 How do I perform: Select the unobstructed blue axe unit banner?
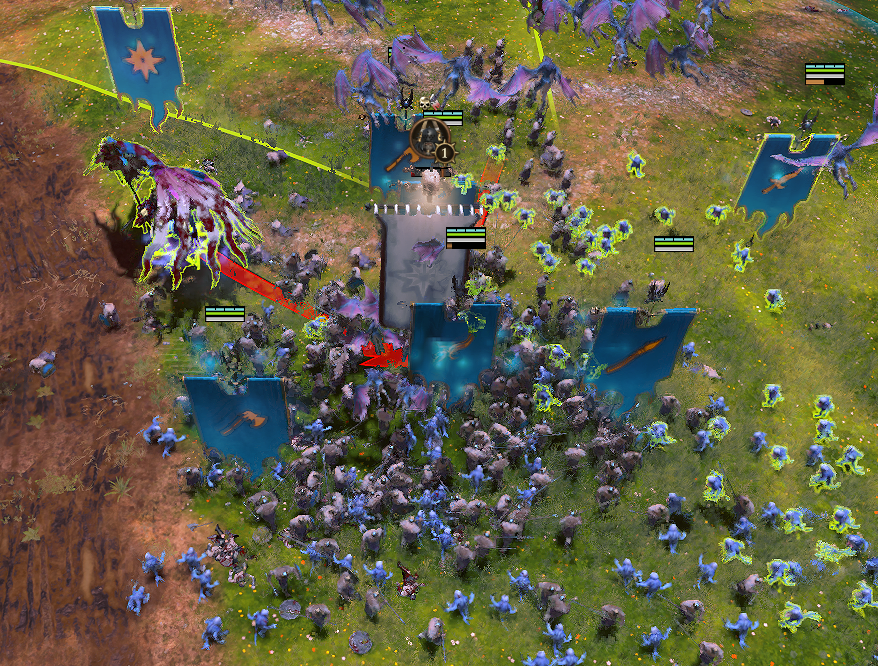[x=236, y=421]
